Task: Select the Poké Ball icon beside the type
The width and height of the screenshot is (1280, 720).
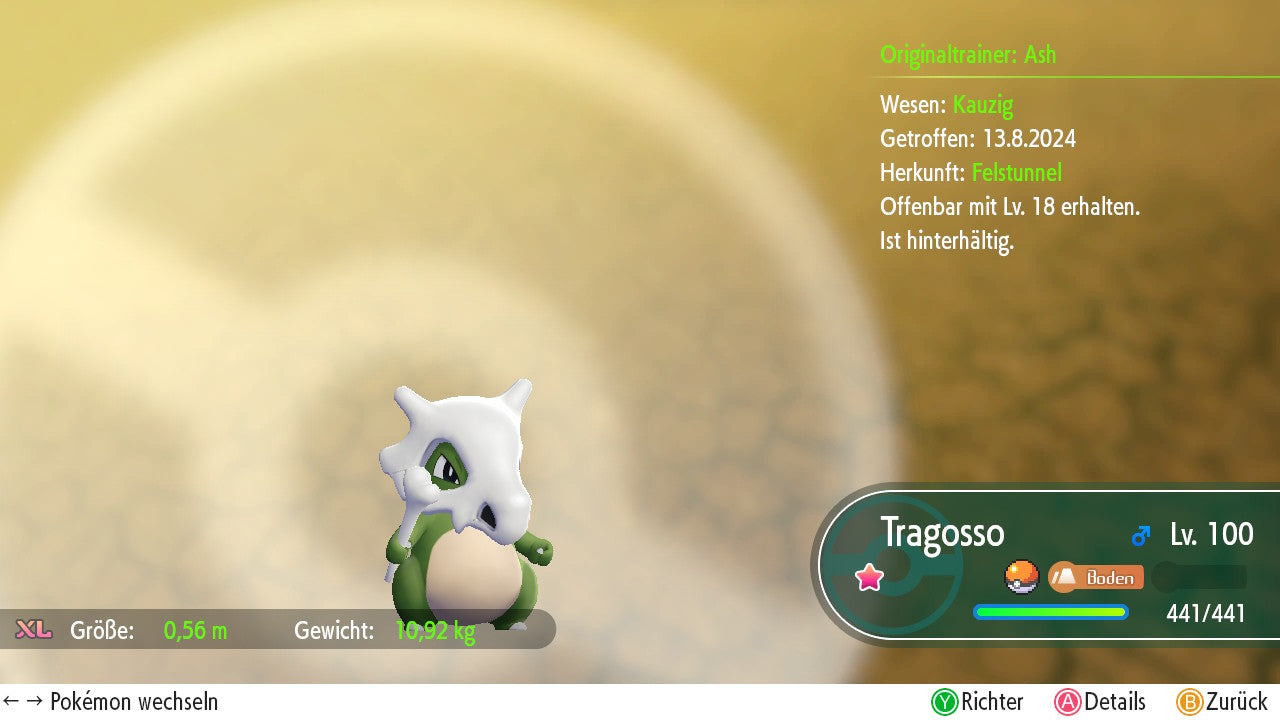Action: (x=1021, y=577)
